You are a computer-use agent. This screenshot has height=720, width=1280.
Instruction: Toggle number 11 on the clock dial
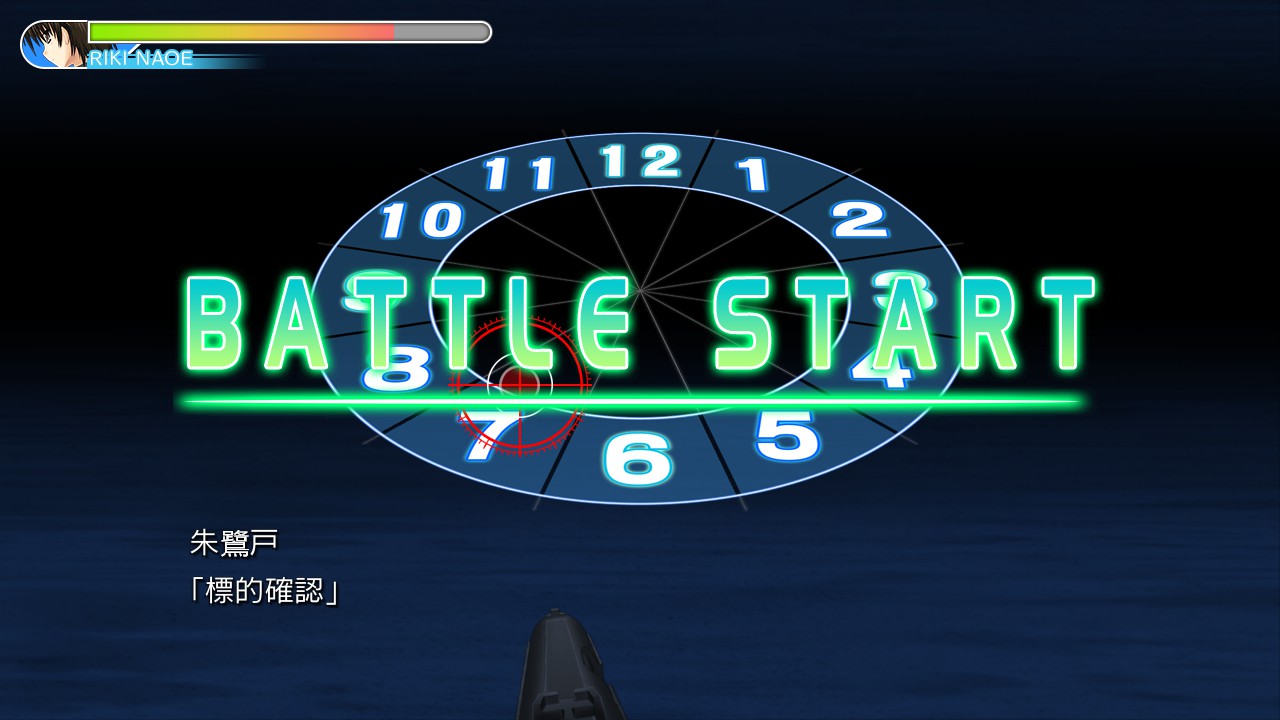[521, 172]
